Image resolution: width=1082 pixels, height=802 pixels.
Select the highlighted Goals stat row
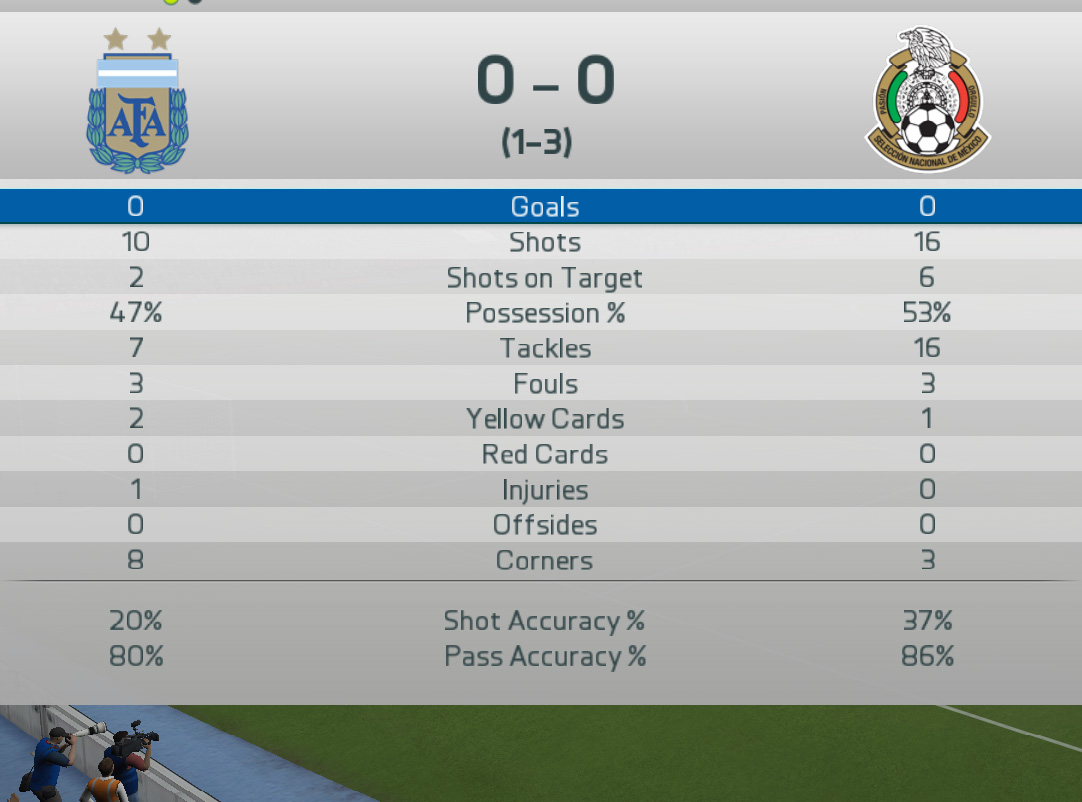544,207
